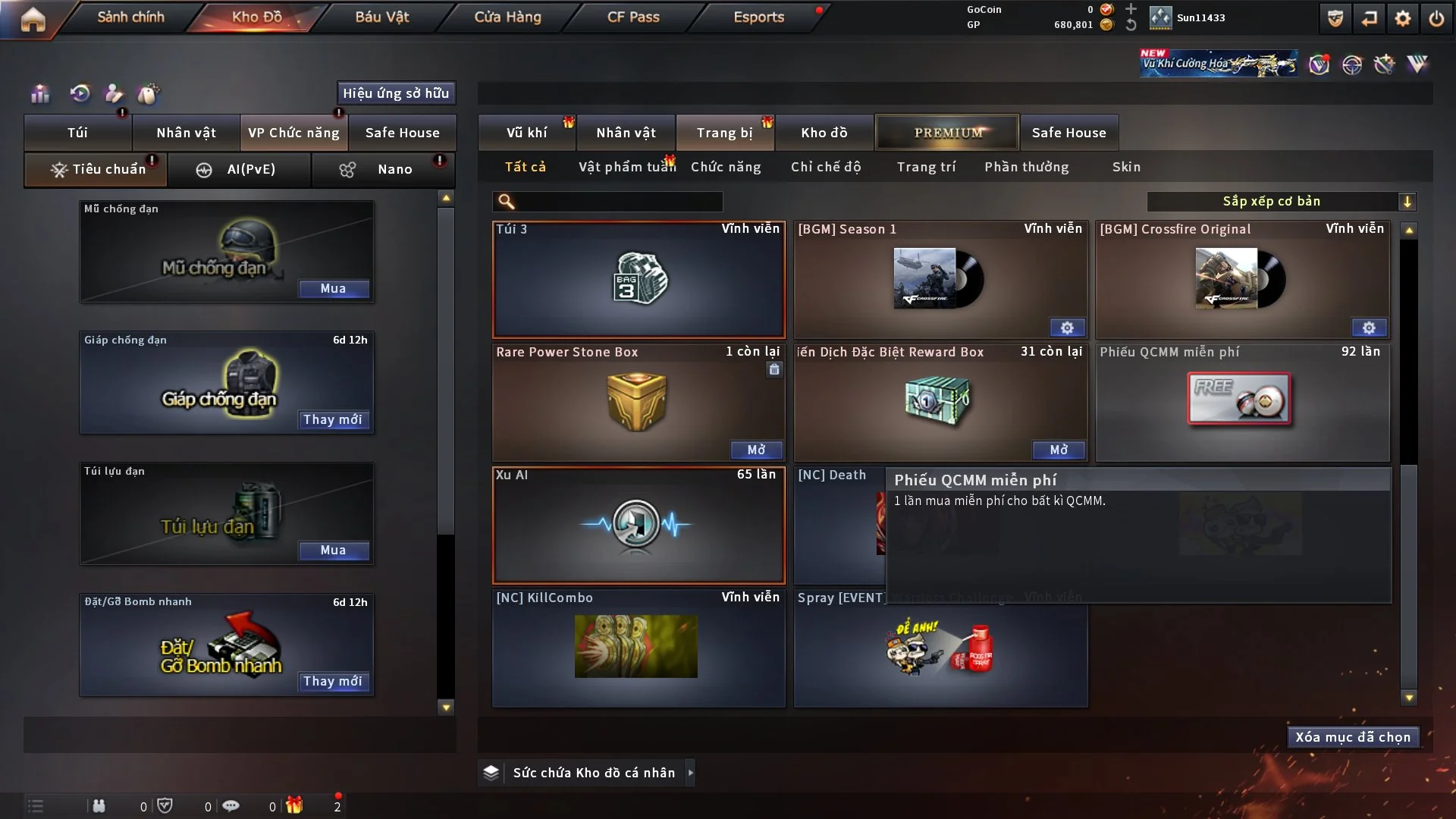Viewport: 1456px width, 819px height.
Task: Buy the Mũ chống đạn helmet
Action: point(333,289)
